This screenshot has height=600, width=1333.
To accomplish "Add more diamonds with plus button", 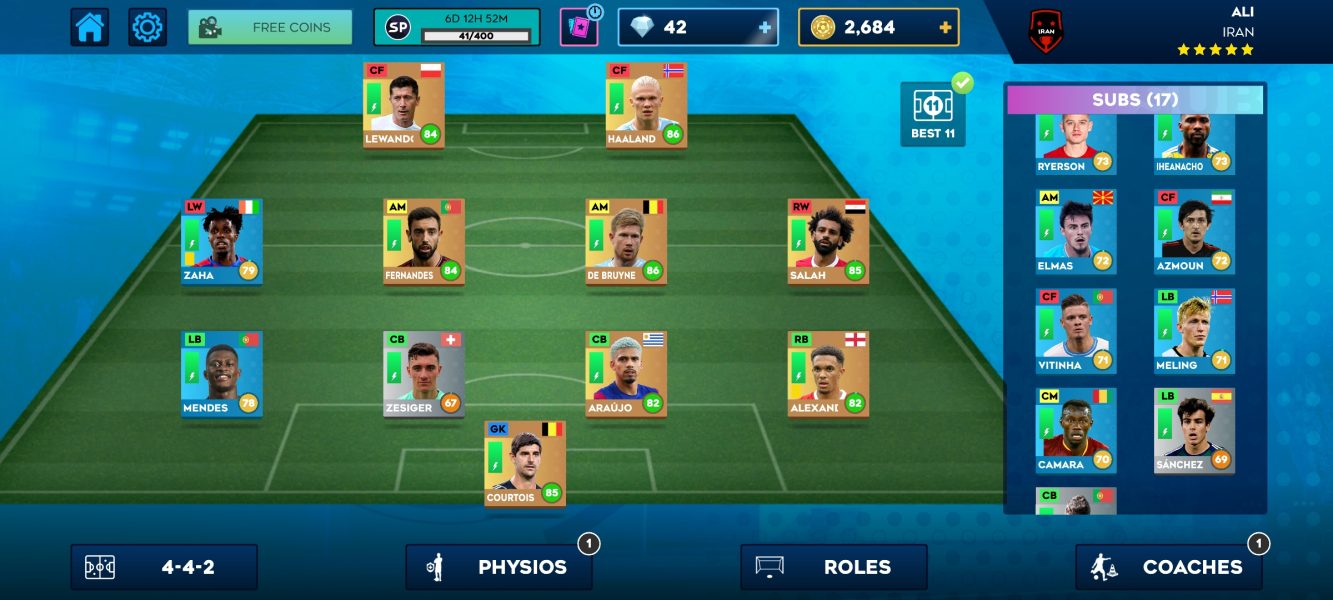I will coord(766,28).
